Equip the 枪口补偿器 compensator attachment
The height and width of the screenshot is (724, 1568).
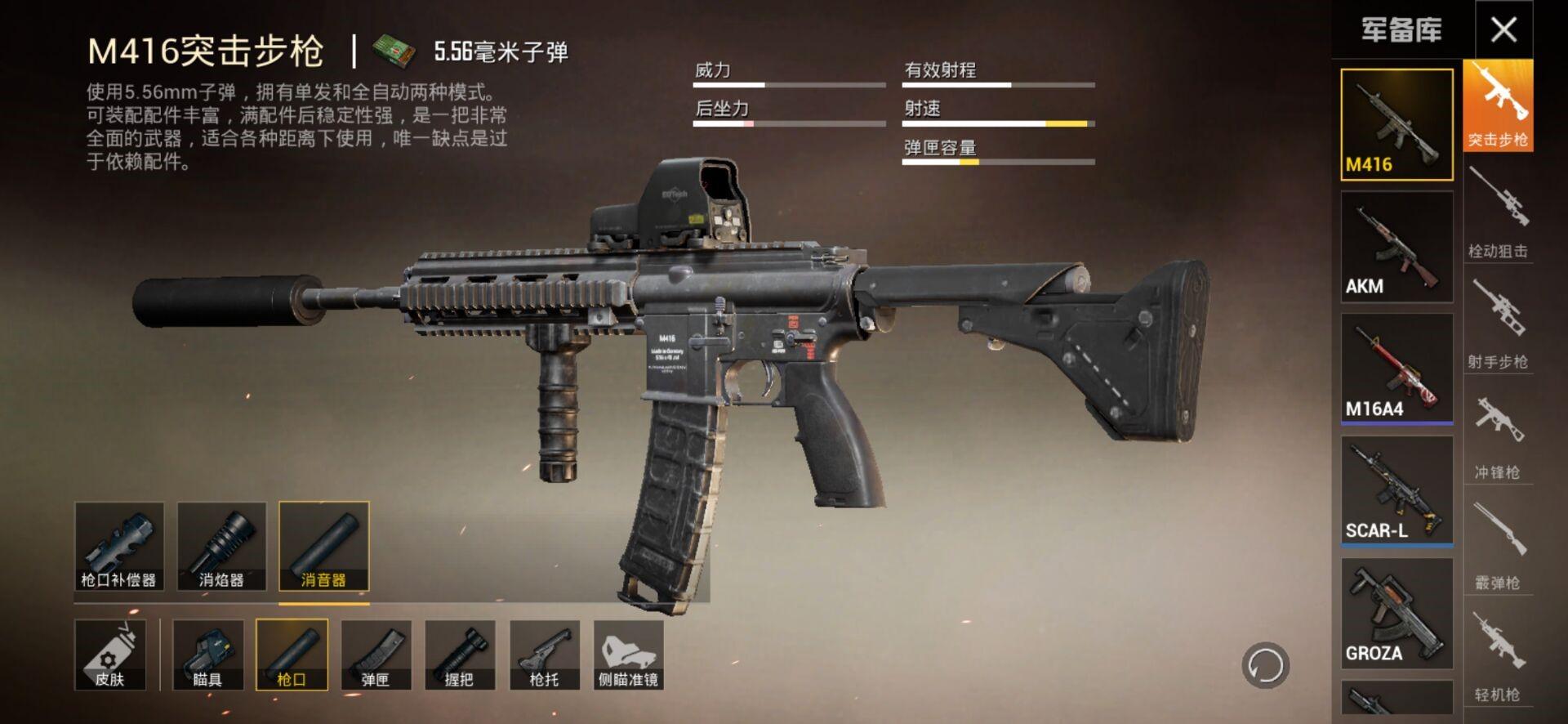coord(119,546)
